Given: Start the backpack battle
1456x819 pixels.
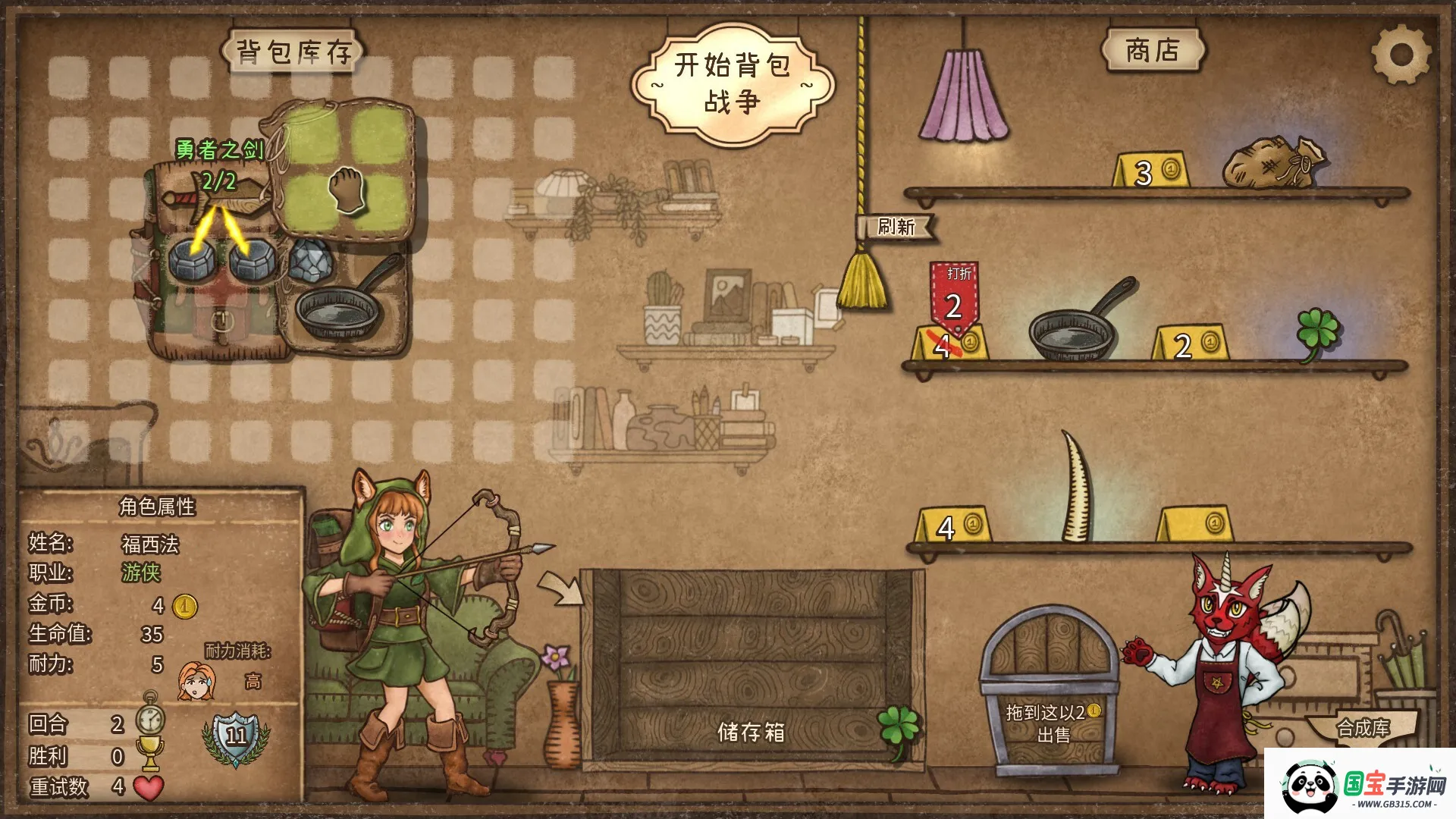Looking at the screenshot, I should point(732,83).
